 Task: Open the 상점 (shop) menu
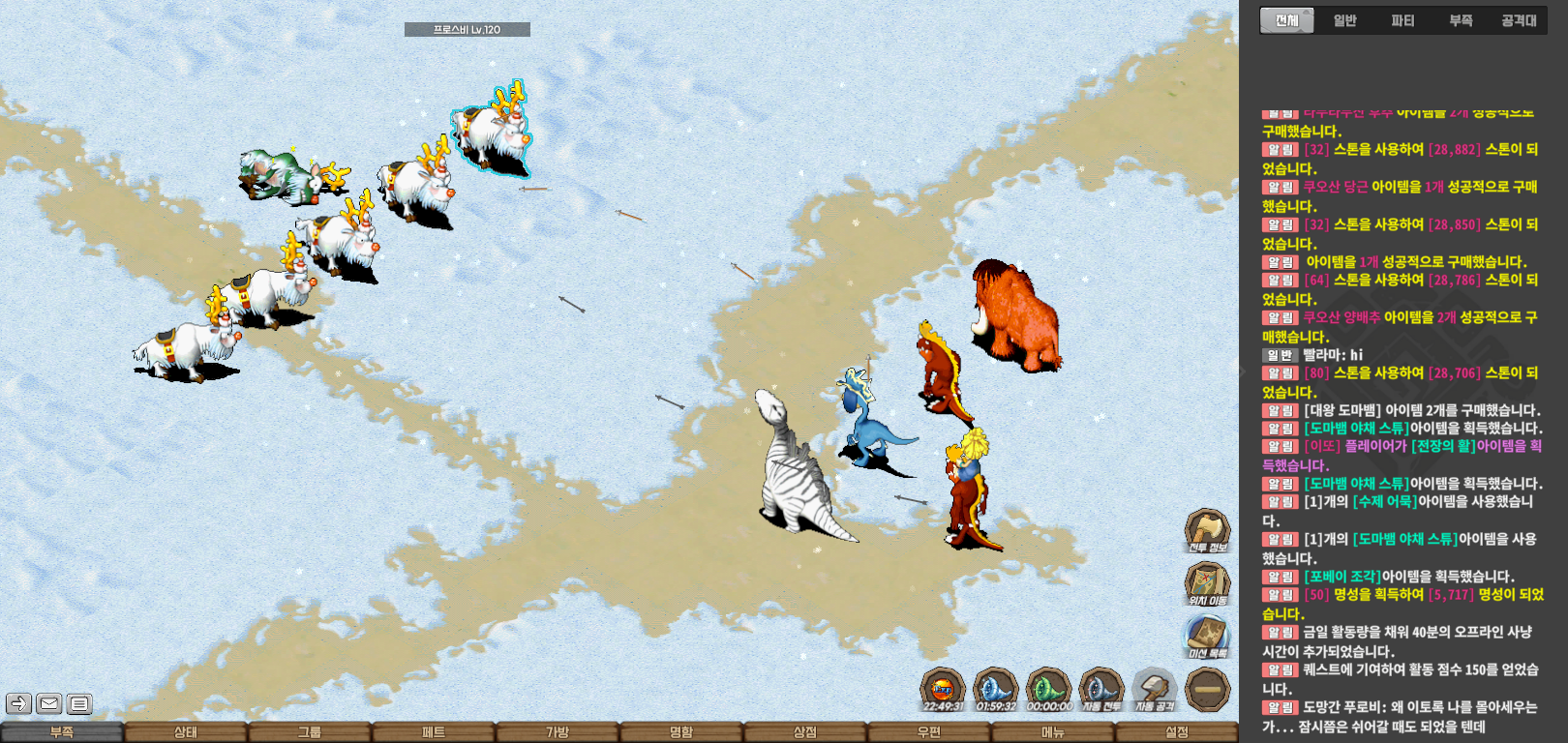[805, 732]
